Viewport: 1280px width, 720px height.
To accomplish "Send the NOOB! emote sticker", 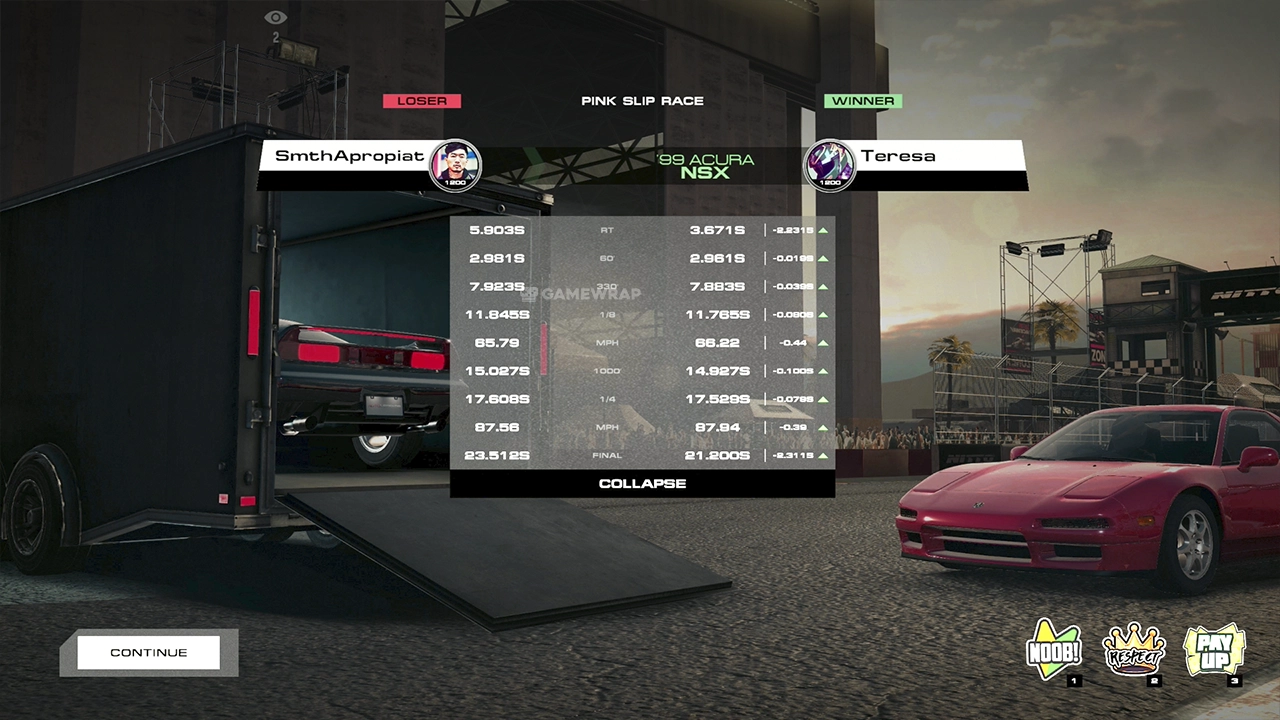I will [x=1054, y=652].
